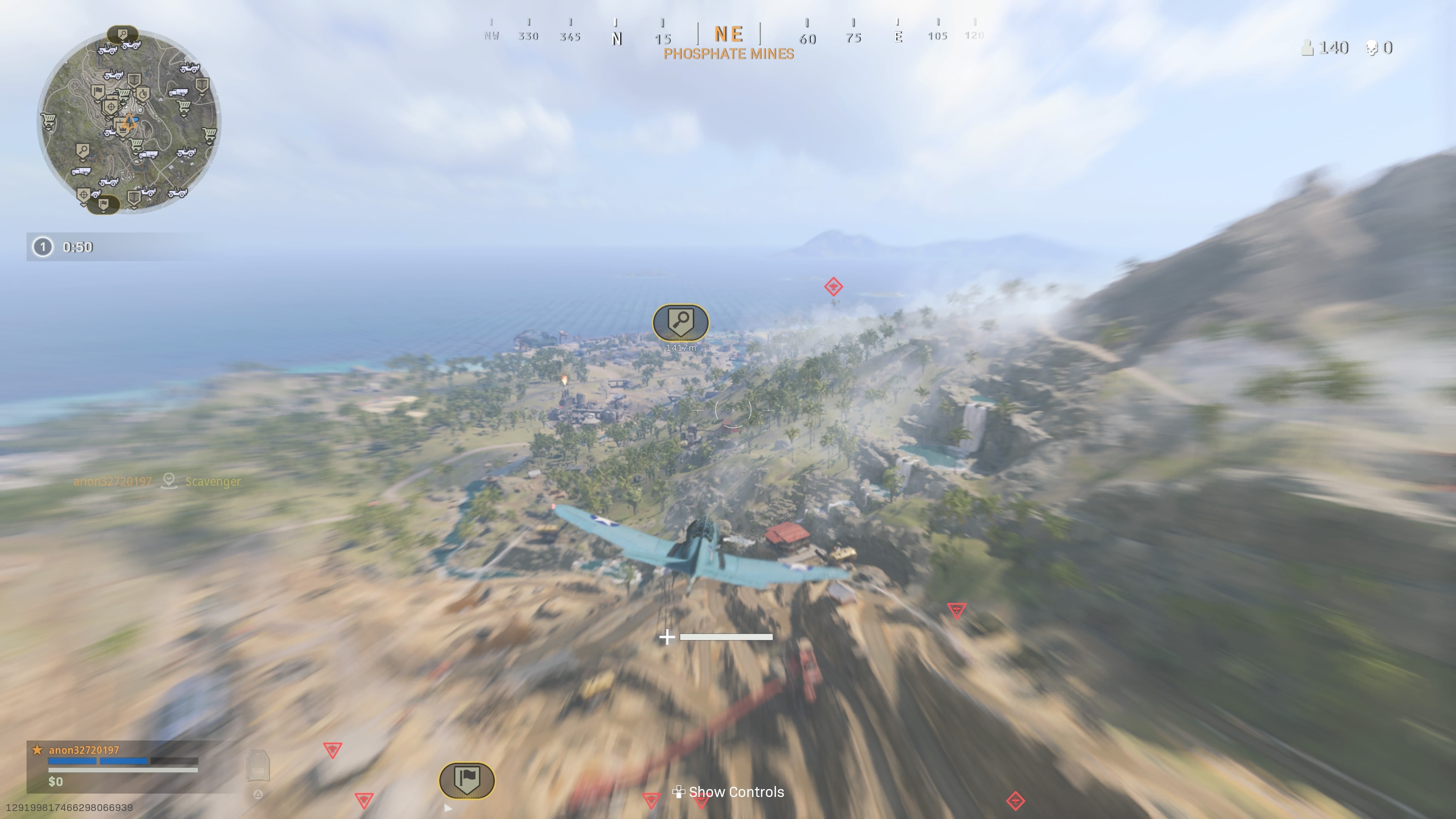Viewport: 1456px width, 819px height.
Task: Select the flag contract icon near minimap bottom
Action: pos(104,204)
